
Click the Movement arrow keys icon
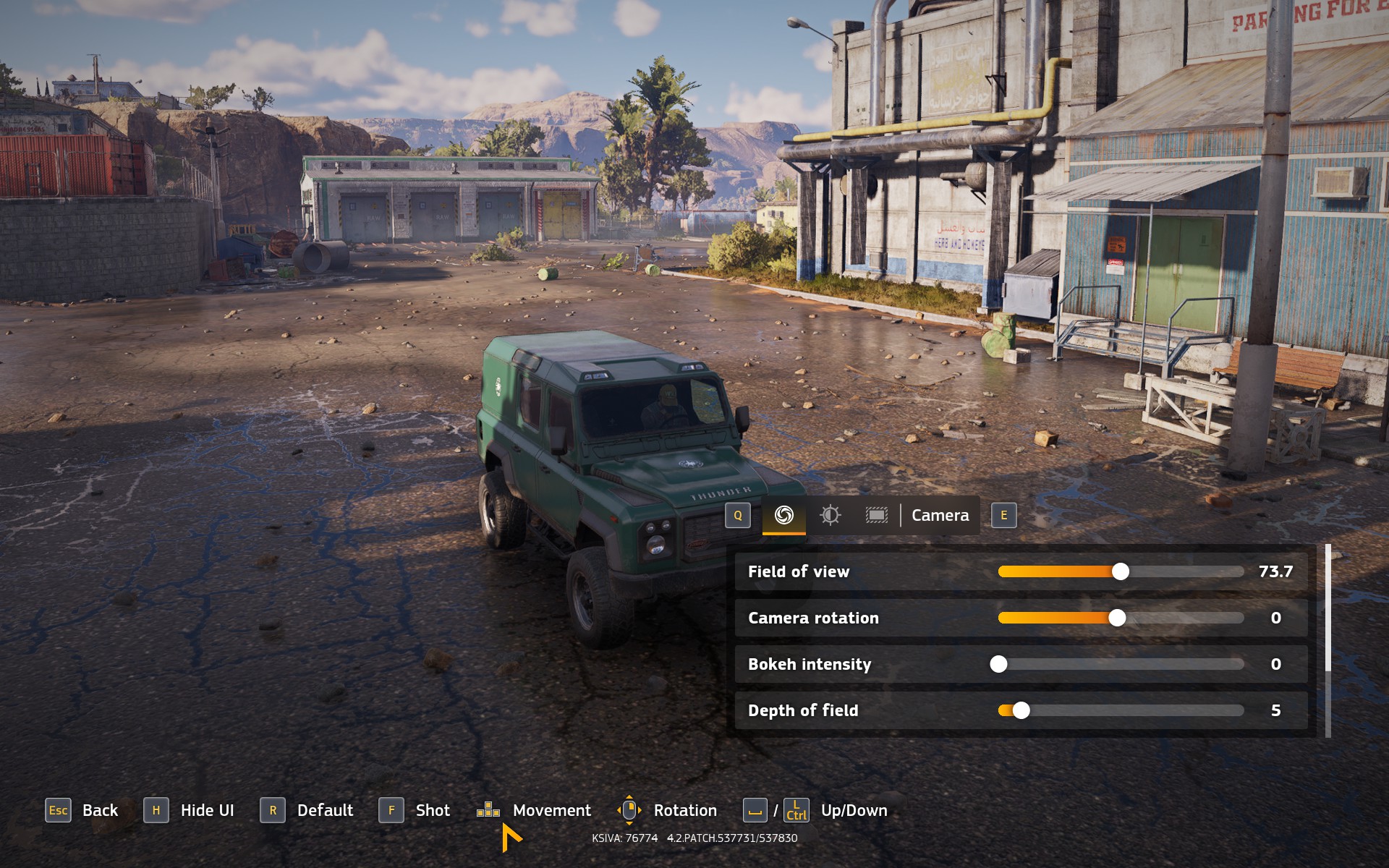488,810
